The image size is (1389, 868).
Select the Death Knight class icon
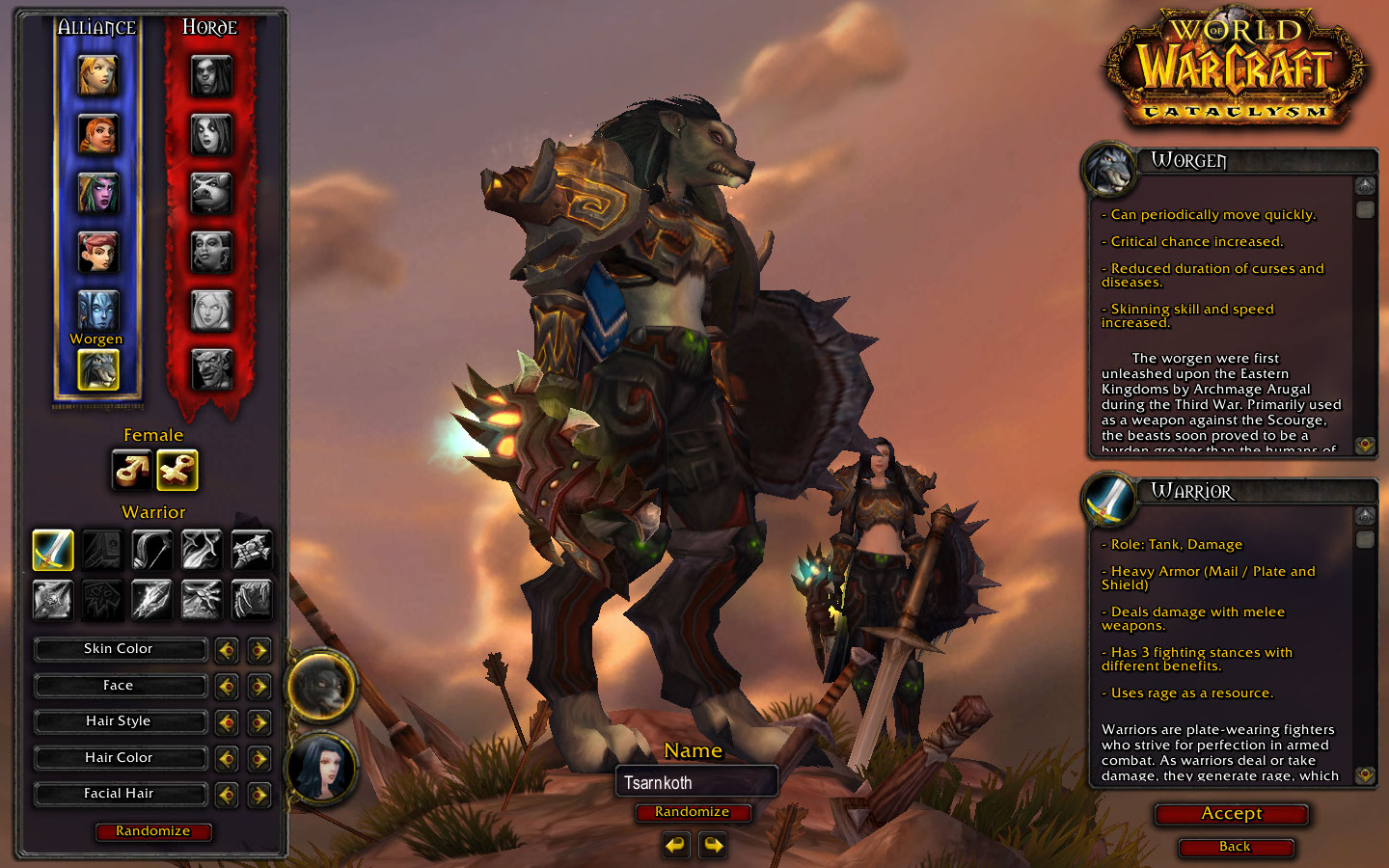click(53, 599)
